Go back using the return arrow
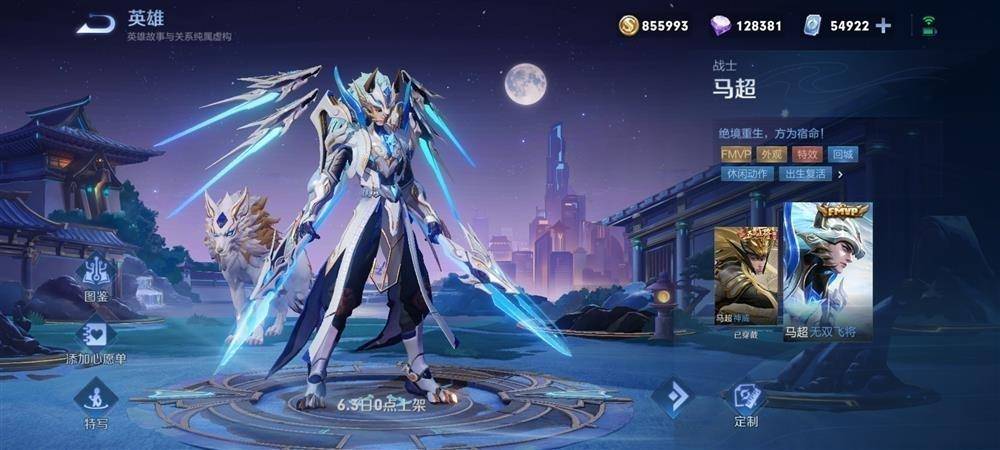The height and width of the screenshot is (450, 1000). (95, 23)
